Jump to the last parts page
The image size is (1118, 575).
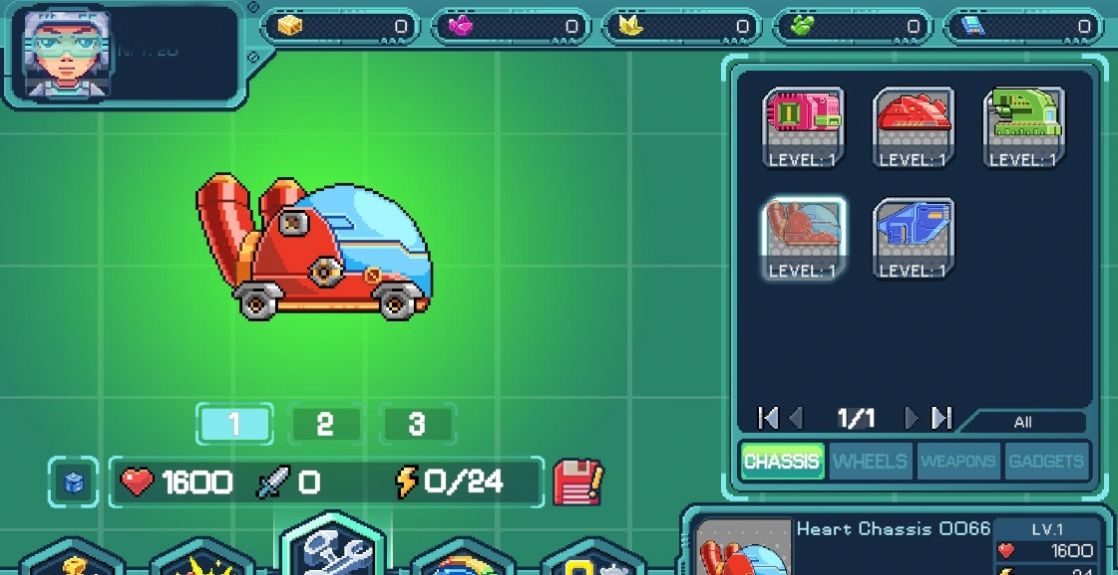click(x=942, y=418)
